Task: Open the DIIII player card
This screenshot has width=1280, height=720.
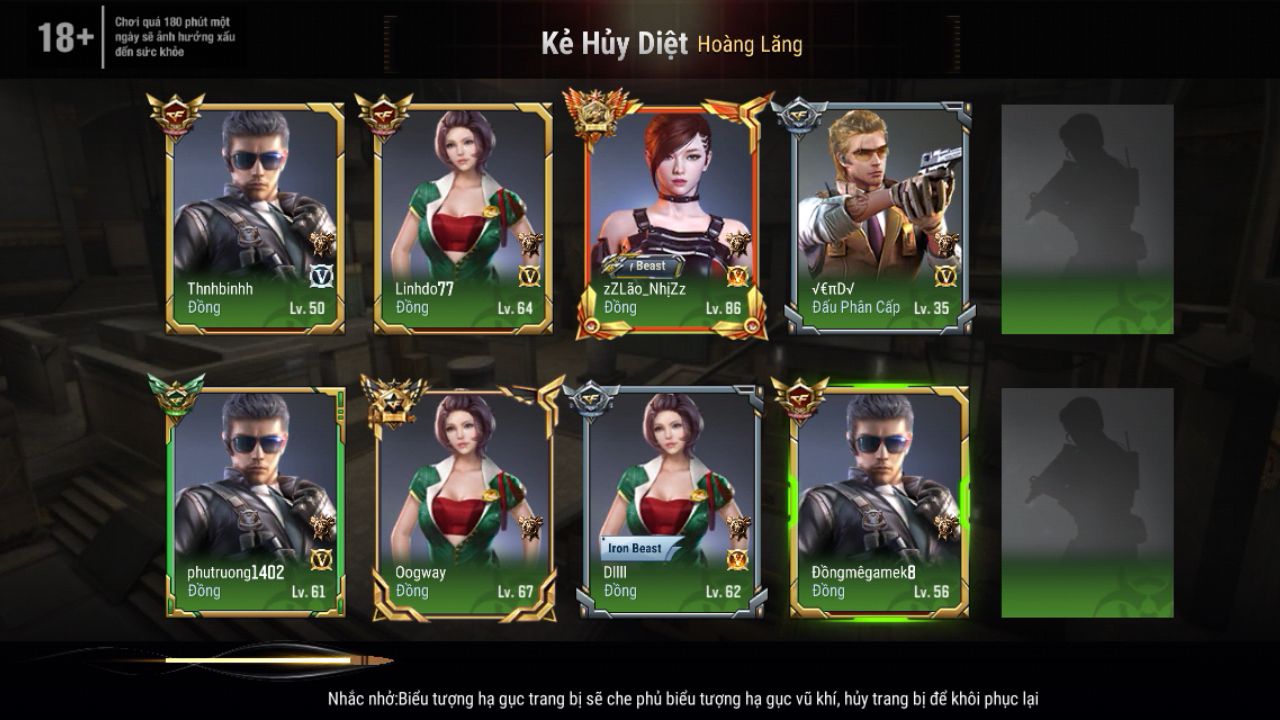Action: click(671, 502)
